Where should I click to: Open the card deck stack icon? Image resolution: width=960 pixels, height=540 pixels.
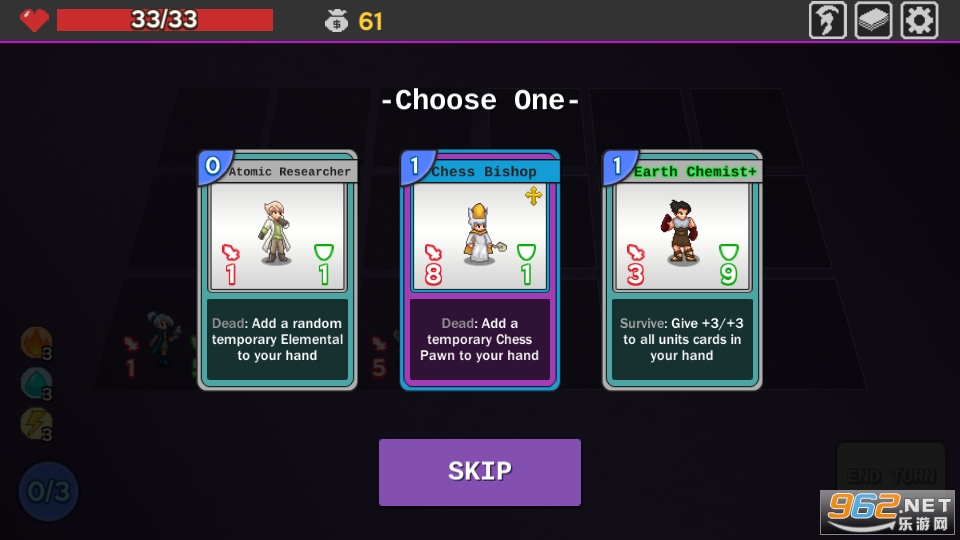click(x=873, y=20)
